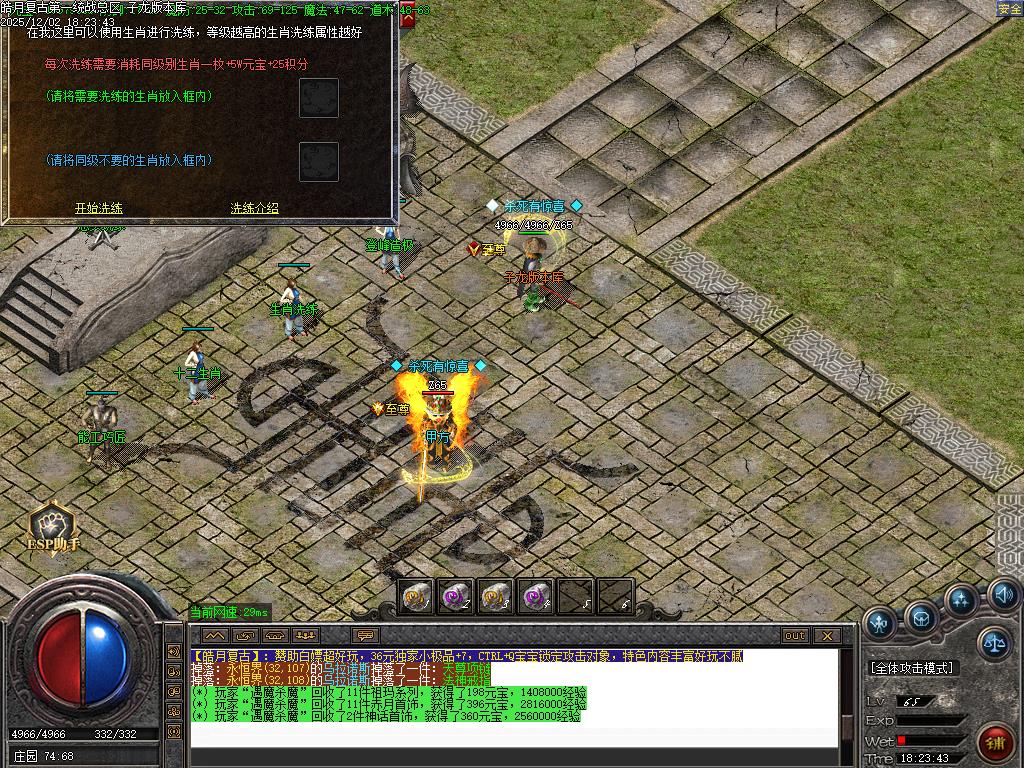Open the 洗练介绍 refining introduction

point(254,208)
